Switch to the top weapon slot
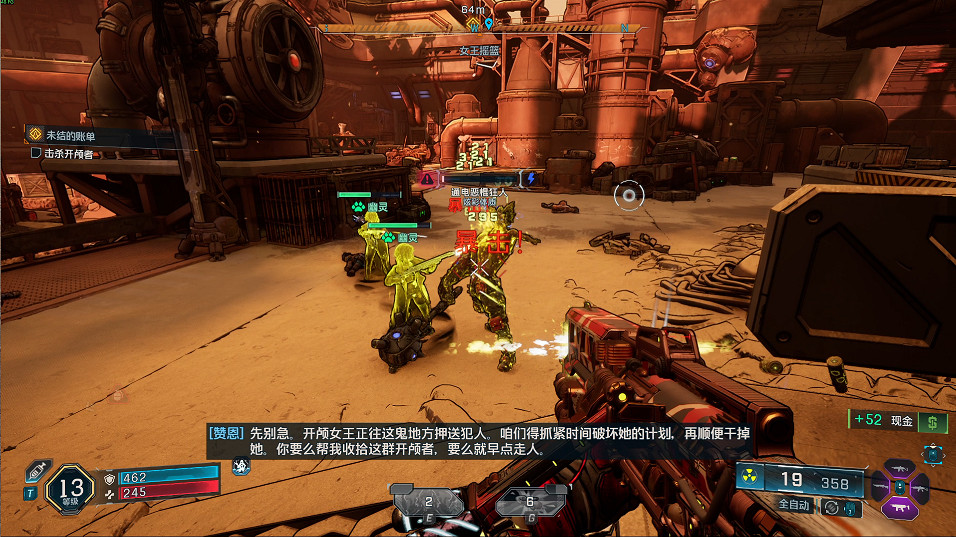This screenshot has width=956, height=537. click(899, 468)
